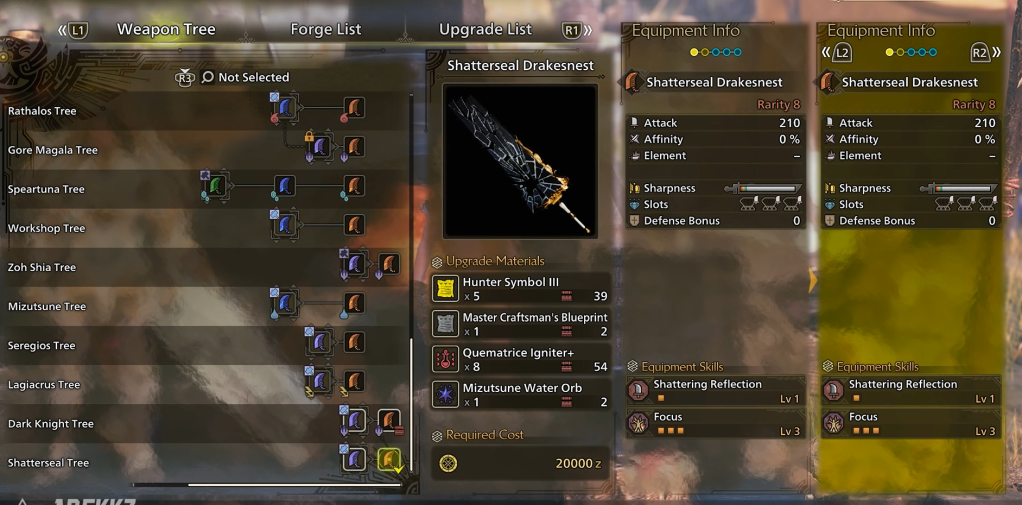The height and width of the screenshot is (505, 1022).
Task: Select the Workshop Tree row
Action: (46, 228)
